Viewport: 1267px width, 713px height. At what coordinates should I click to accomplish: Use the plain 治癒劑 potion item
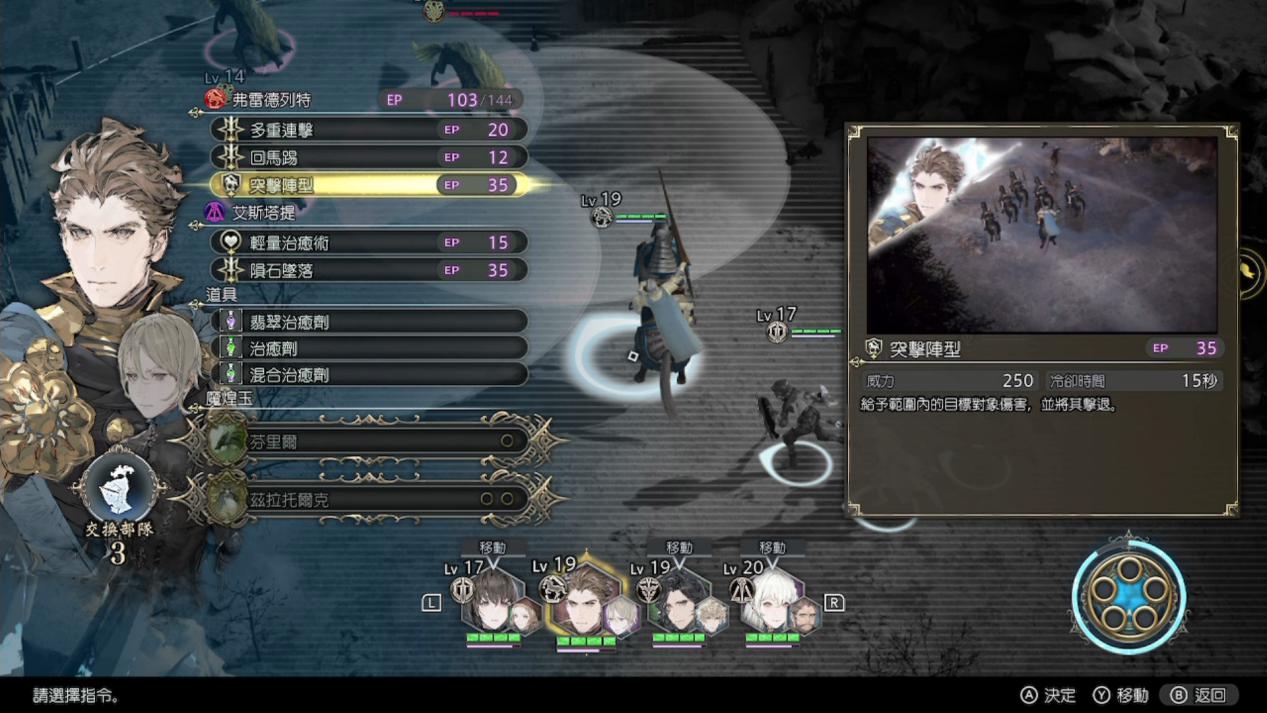click(x=370, y=348)
